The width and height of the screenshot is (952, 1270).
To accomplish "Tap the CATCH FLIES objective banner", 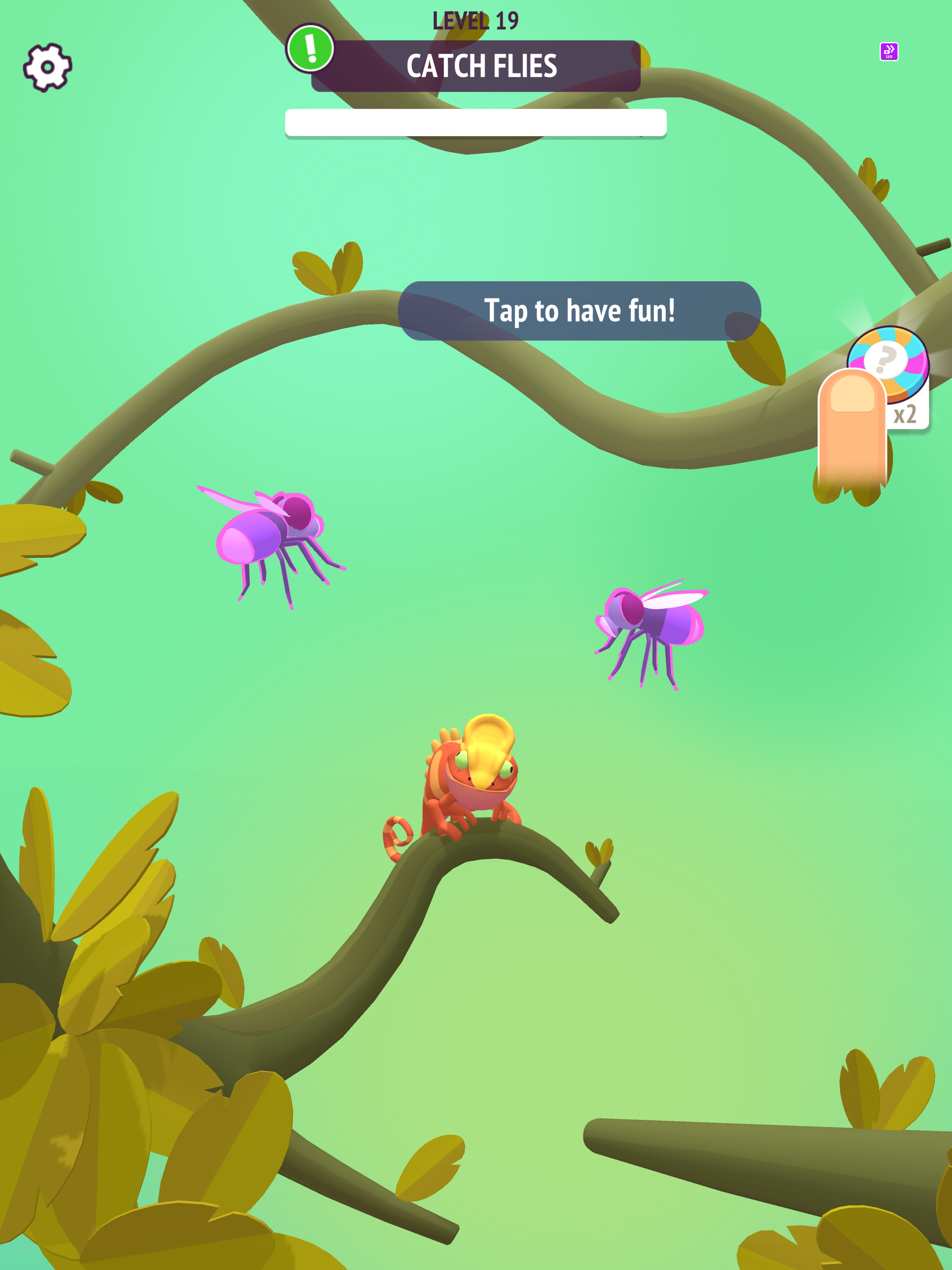I will tap(476, 65).
